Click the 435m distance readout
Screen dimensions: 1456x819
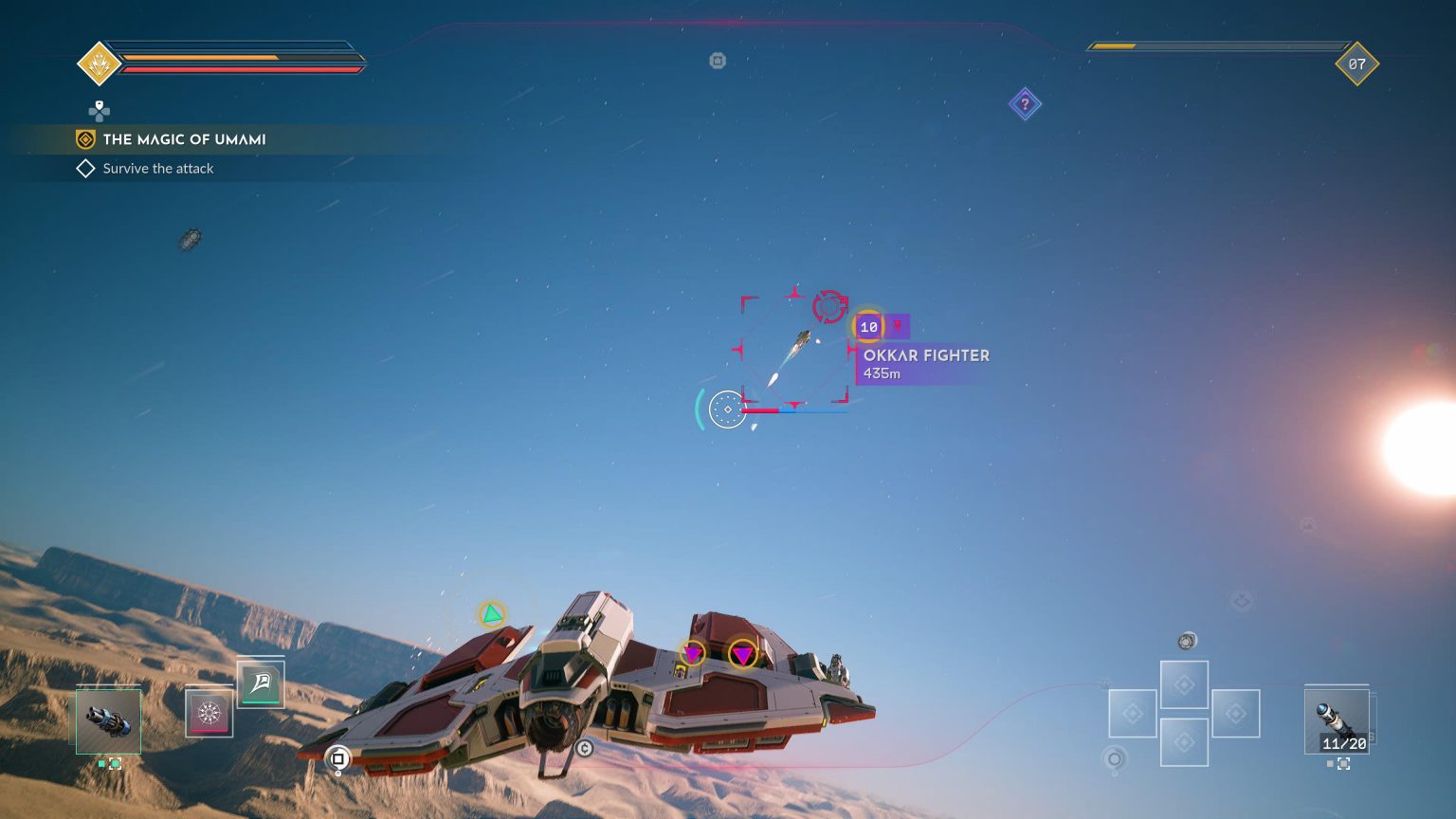[882, 373]
